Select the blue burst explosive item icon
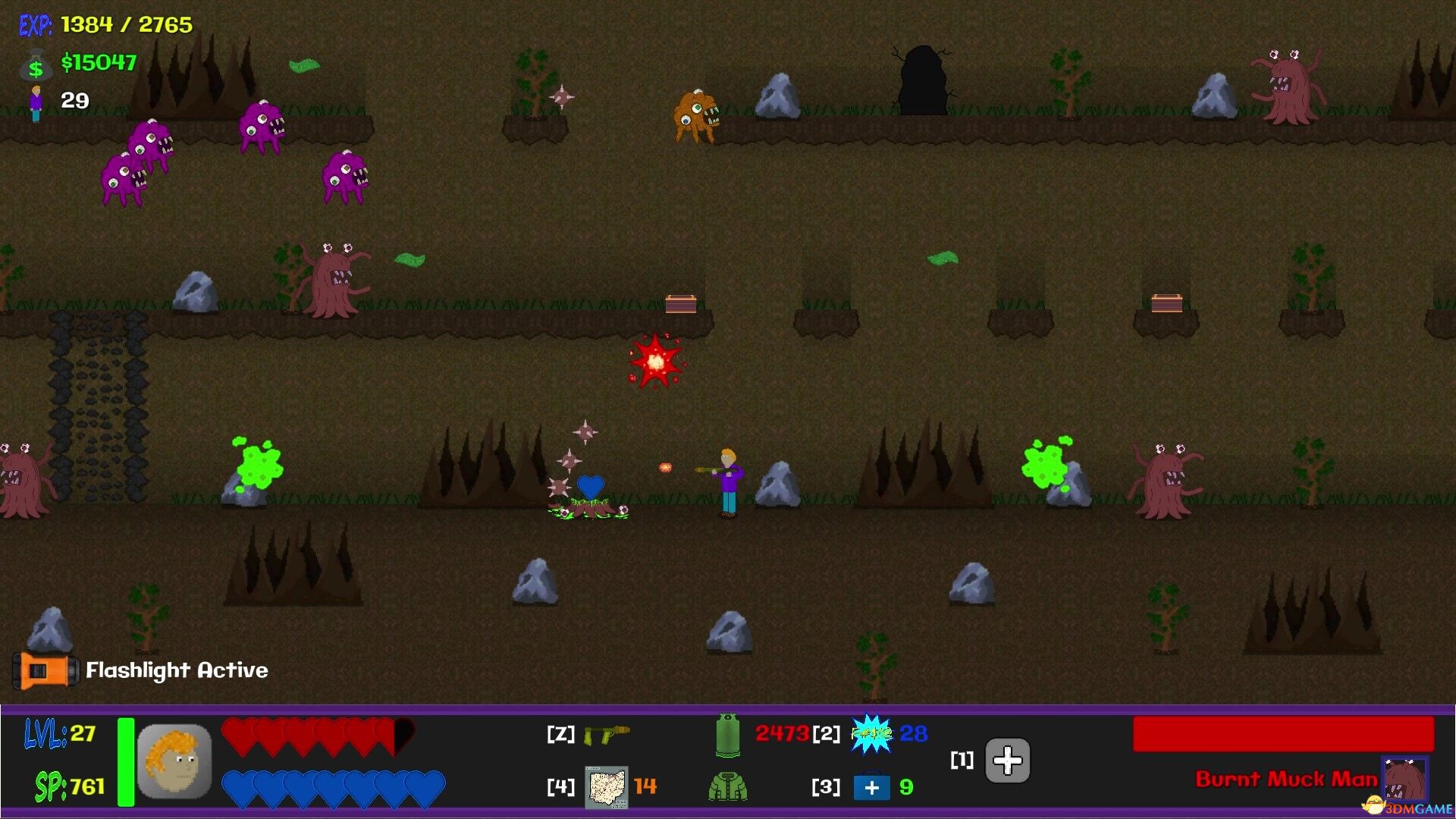The height and width of the screenshot is (819, 1456). (871, 734)
